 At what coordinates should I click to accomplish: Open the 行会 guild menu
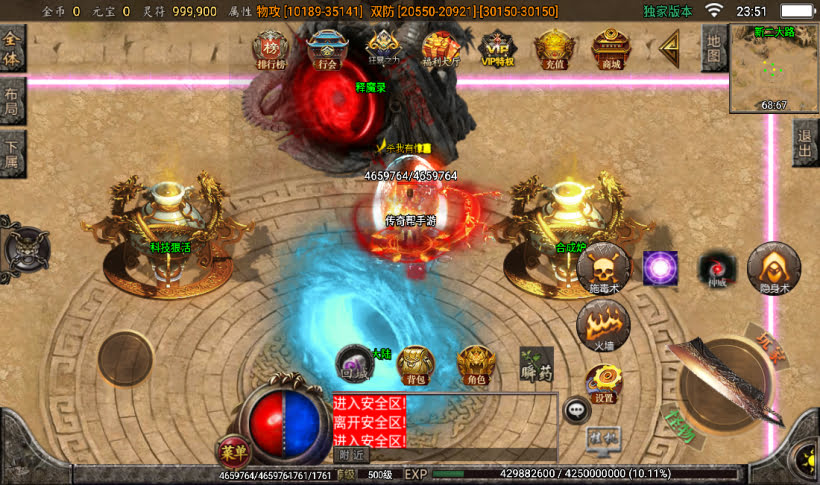click(326, 47)
